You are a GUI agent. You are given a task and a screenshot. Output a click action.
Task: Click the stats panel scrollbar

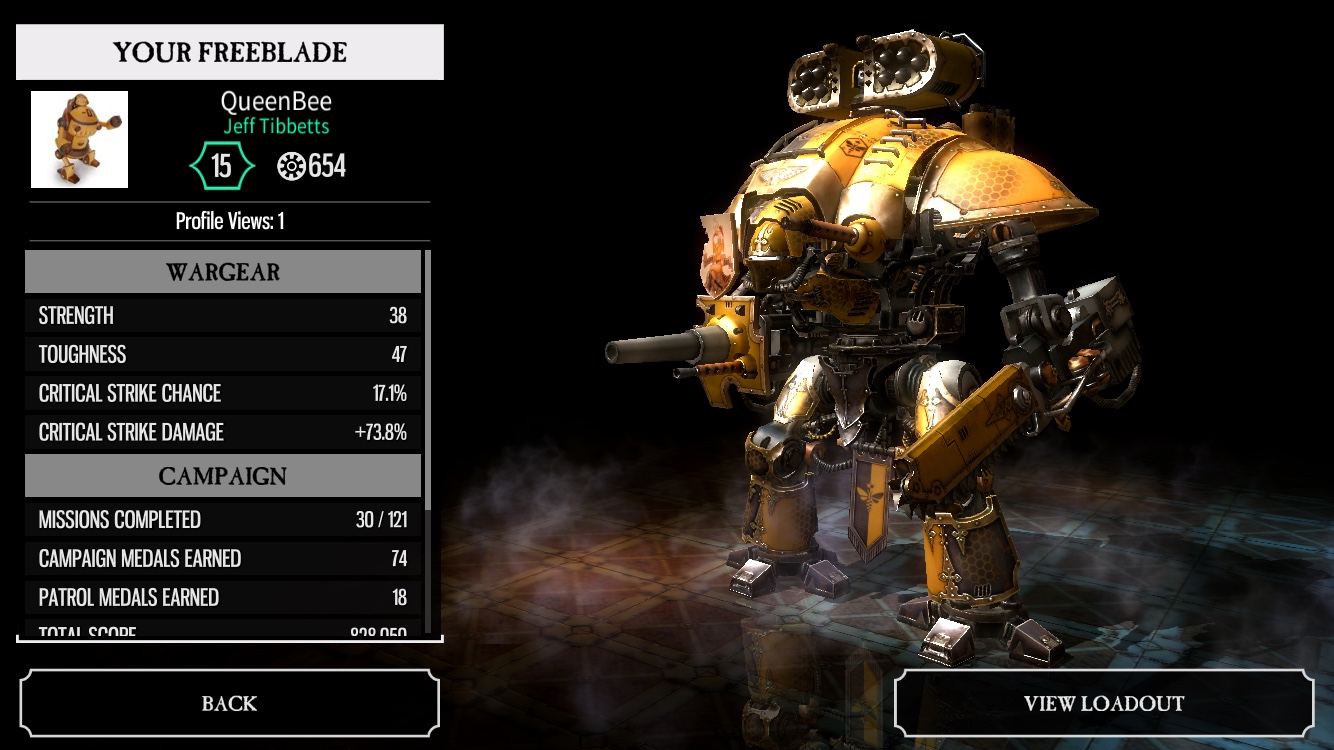click(x=428, y=380)
